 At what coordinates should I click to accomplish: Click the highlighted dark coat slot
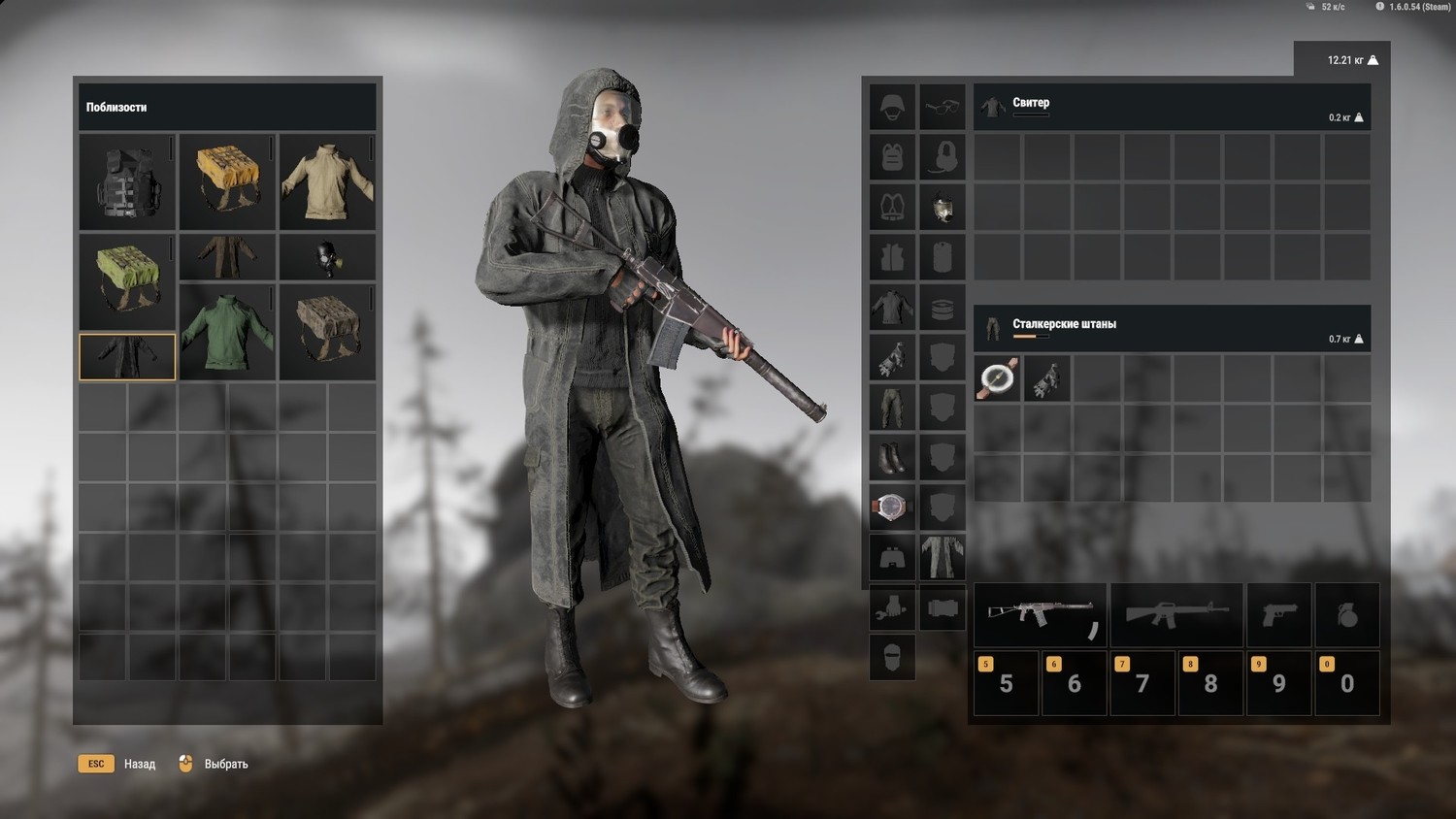tap(127, 356)
